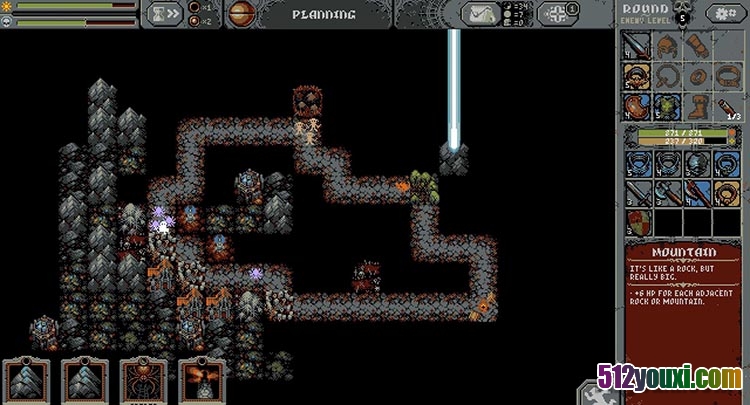Open the retreat-to-camp tent button
This screenshot has height=405, width=750.
[x=481, y=14]
